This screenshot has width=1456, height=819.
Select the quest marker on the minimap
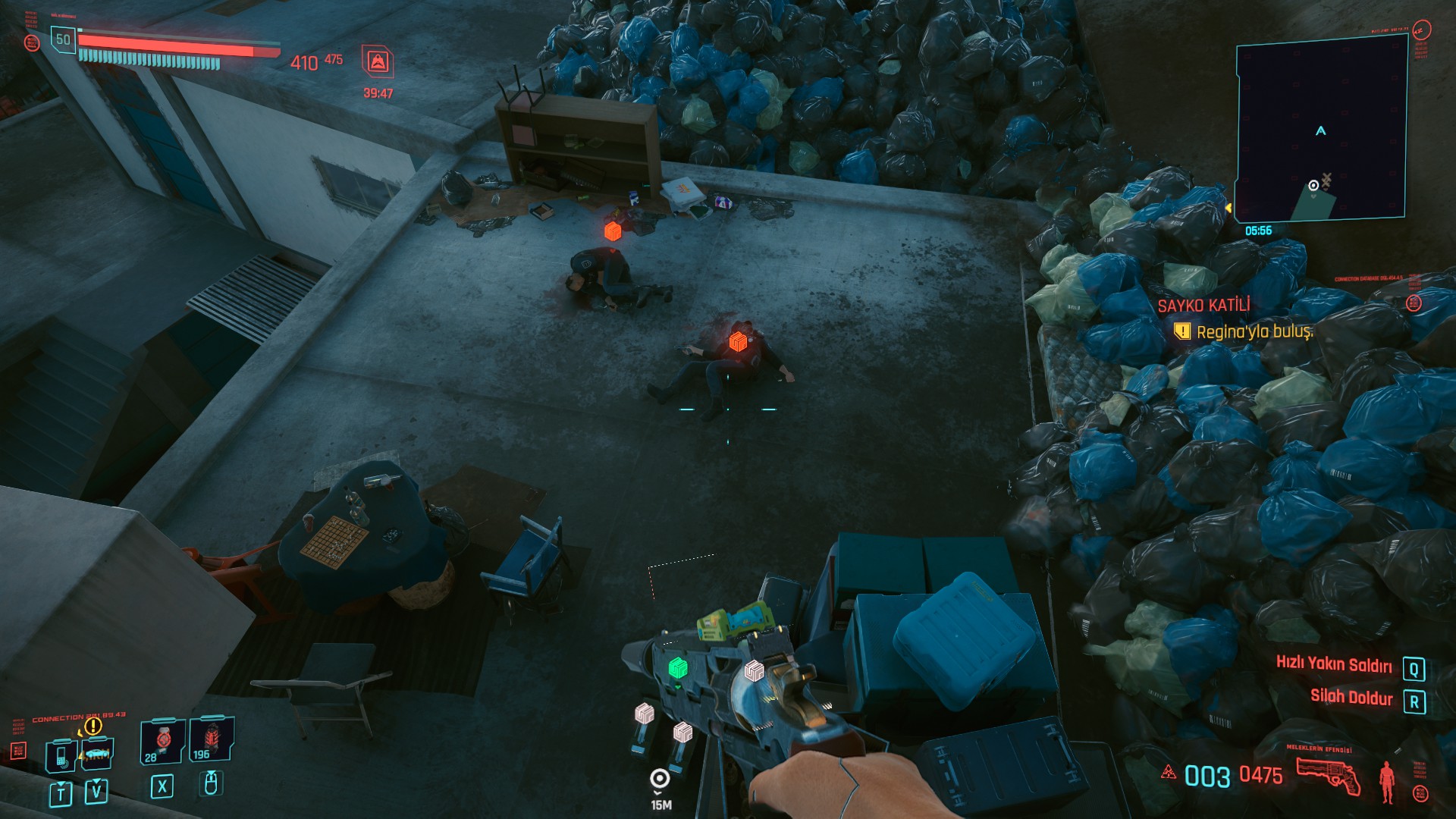1313,186
